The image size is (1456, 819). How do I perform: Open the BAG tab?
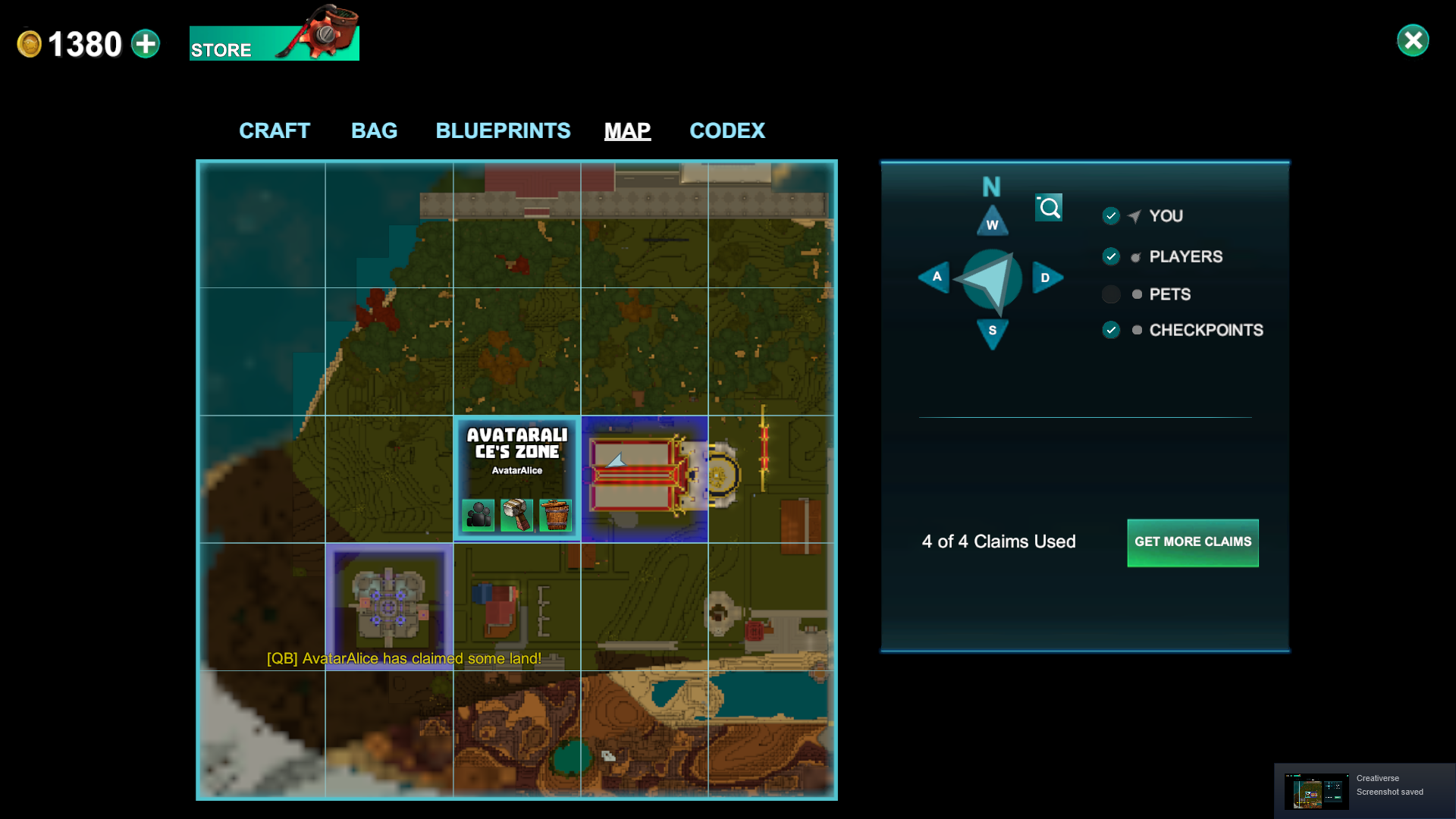(x=374, y=130)
